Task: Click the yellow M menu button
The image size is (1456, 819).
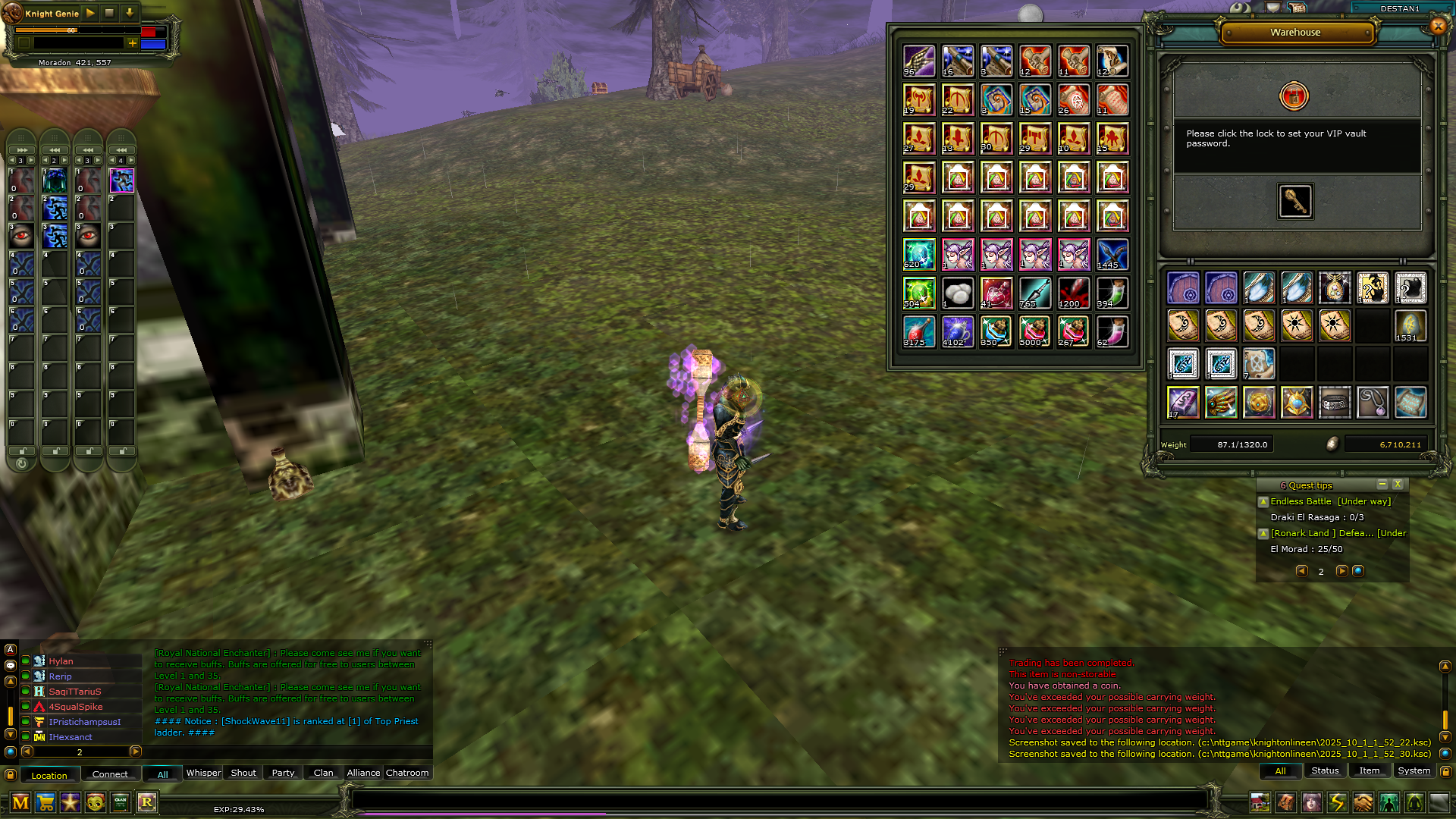Action: [x=20, y=802]
